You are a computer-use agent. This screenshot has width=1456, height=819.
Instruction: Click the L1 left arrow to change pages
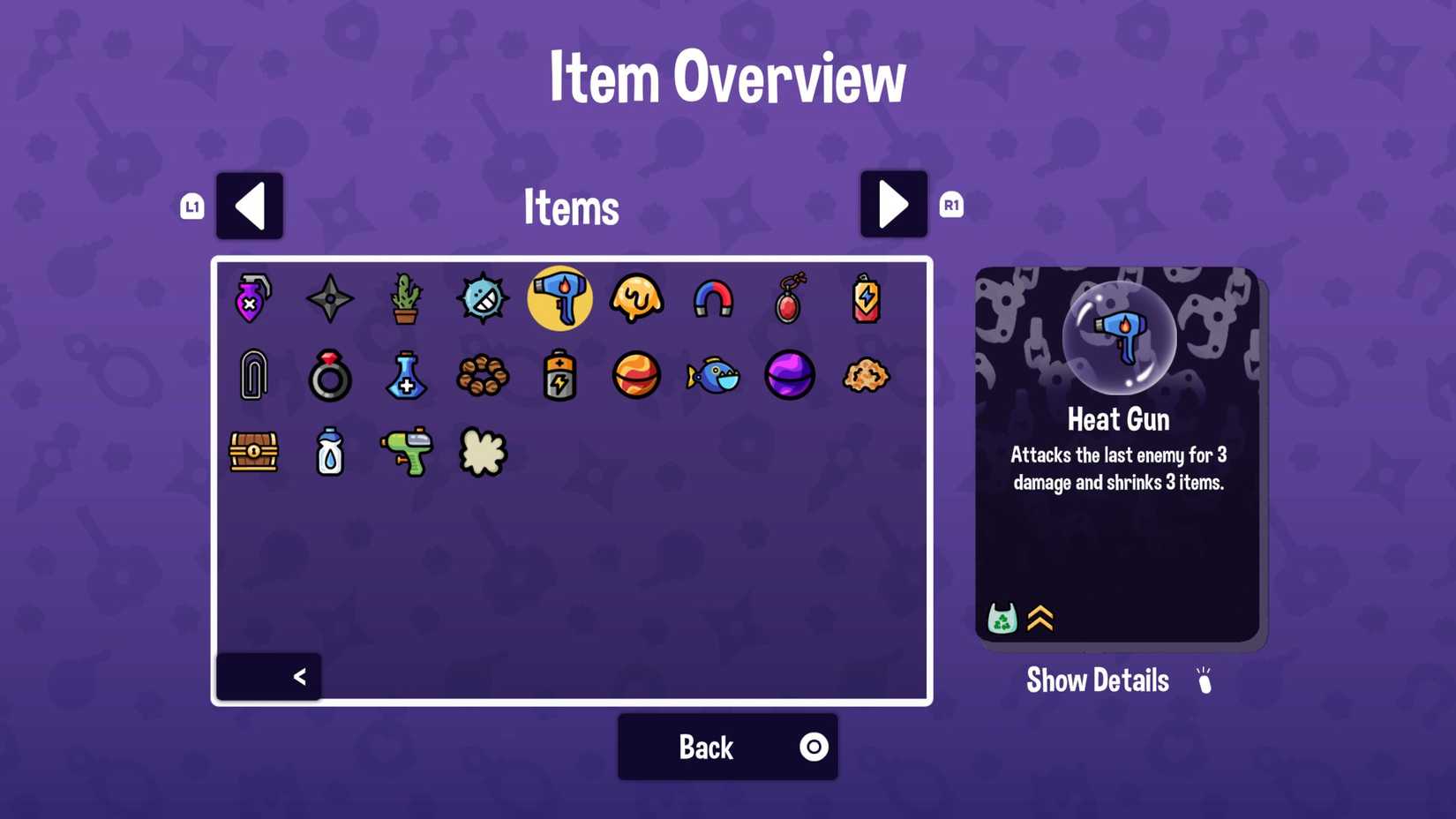250,205
